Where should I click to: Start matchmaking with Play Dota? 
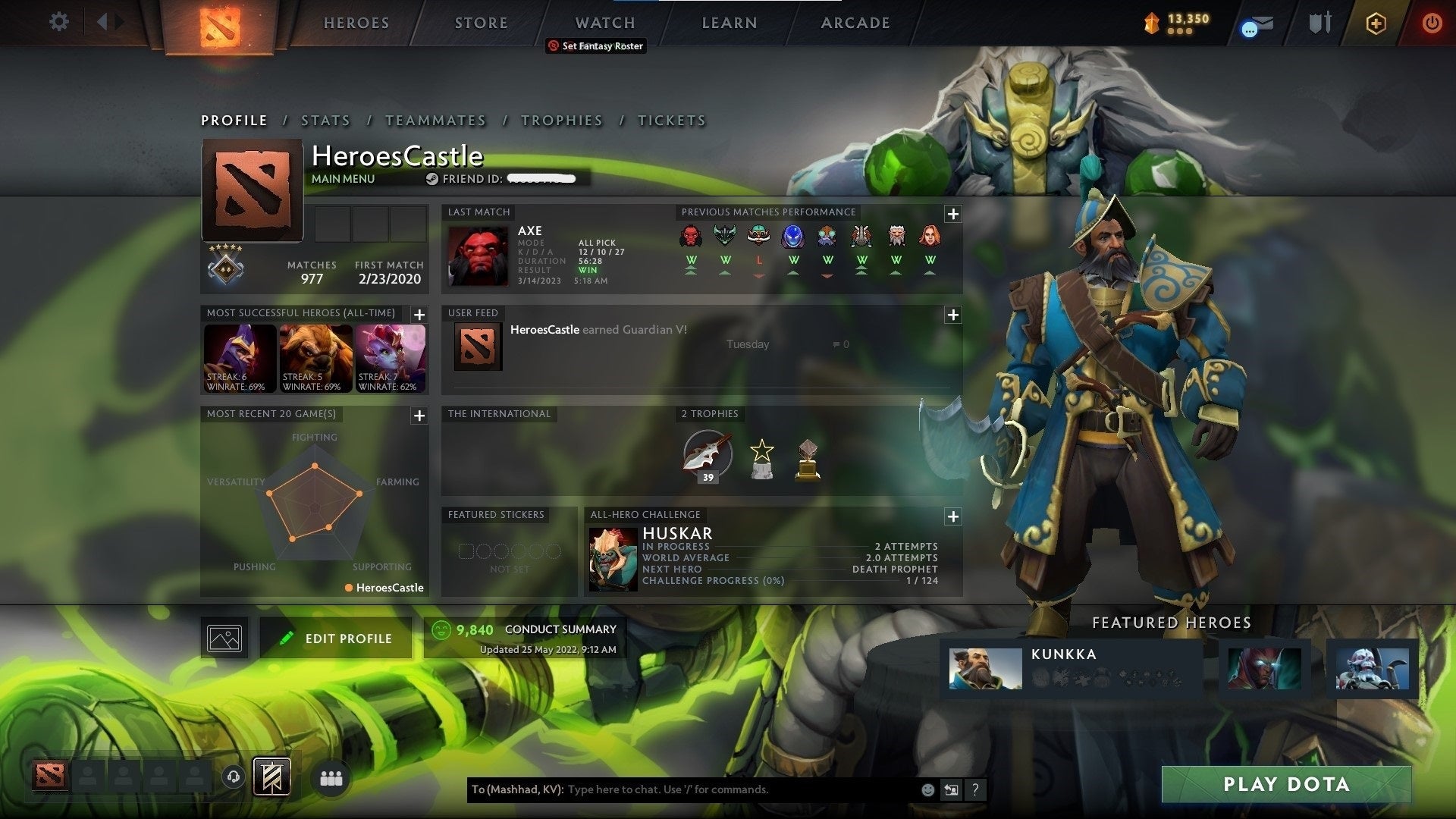click(x=1286, y=784)
